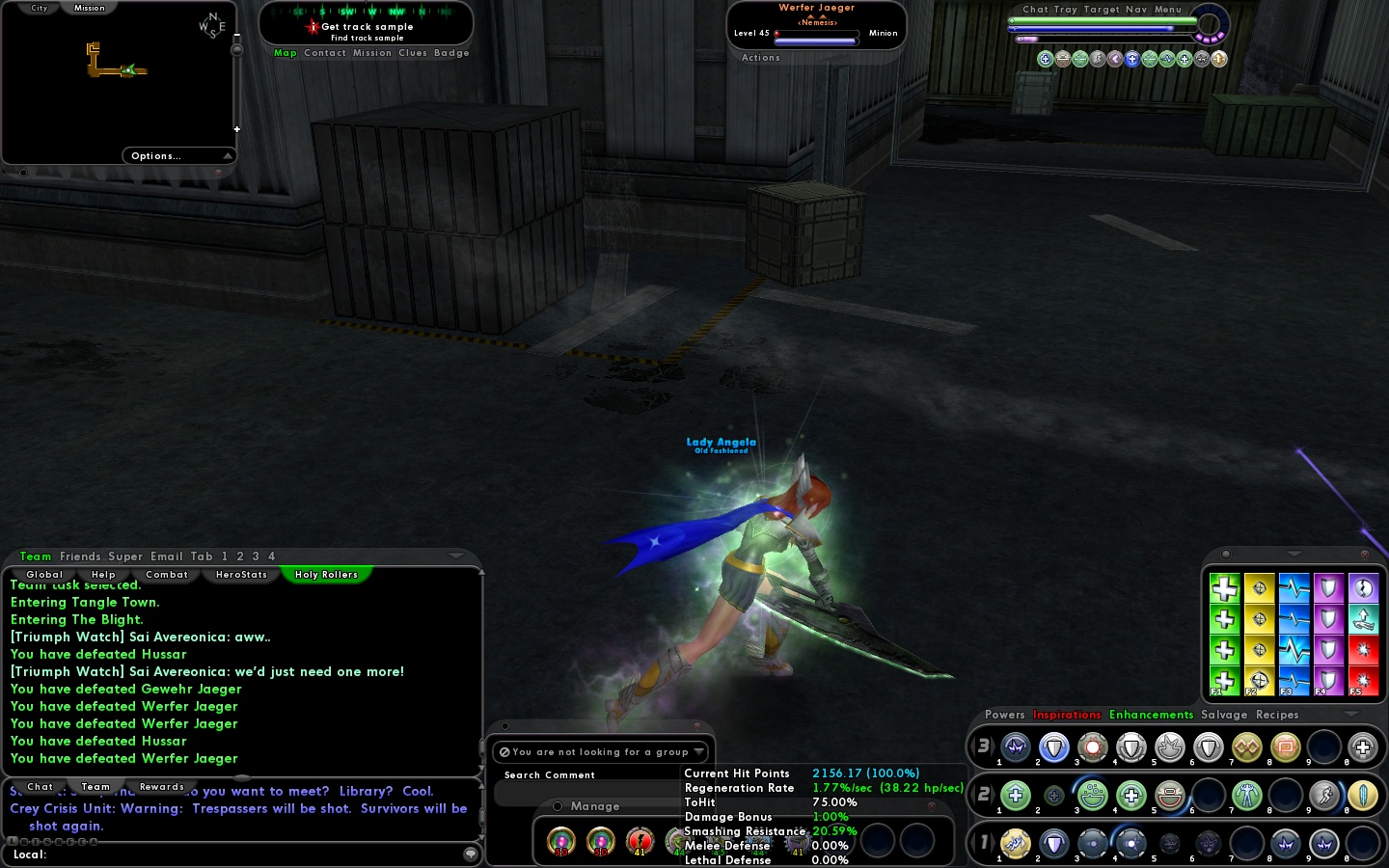Open the Friends list
Screen dimensions: 1389x868
pyautogui.click(x=80, y=556)
